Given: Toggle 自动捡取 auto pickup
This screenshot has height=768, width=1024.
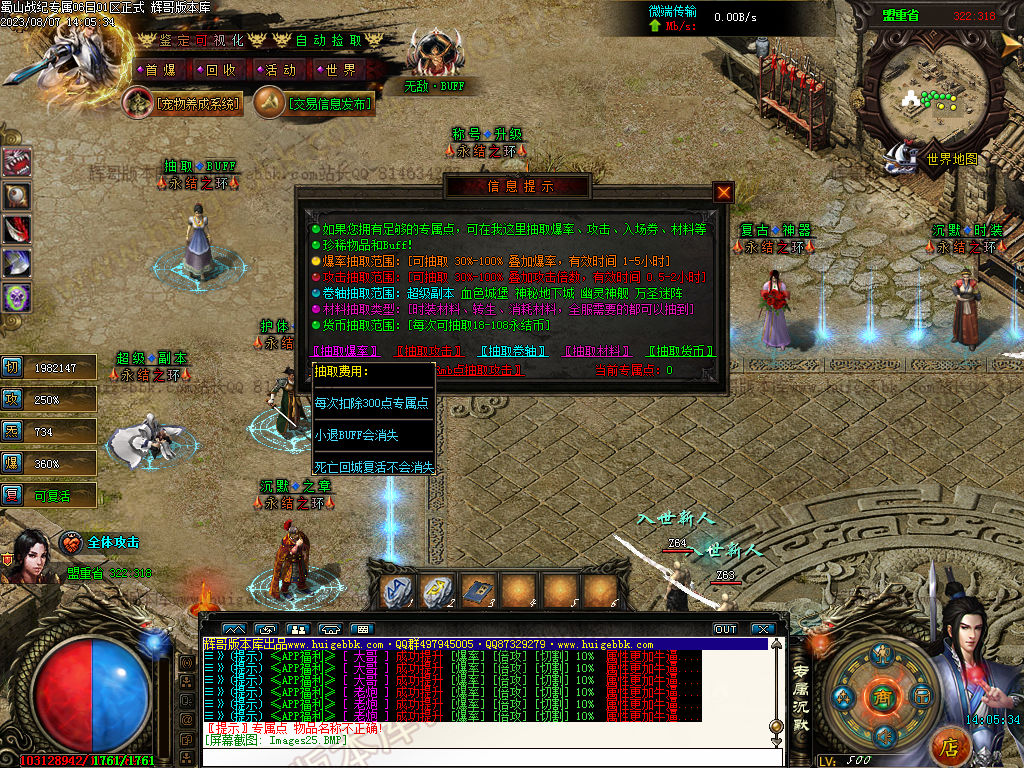Looking at the screenshot, I should coord(325,40).
